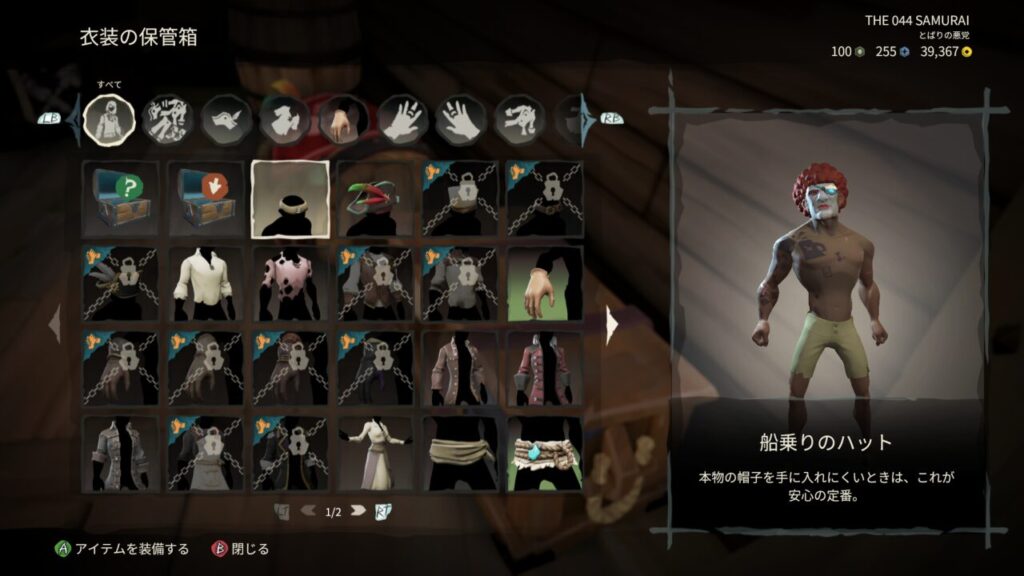Go to the next page using right arrow
This screenshot has width=1024, height=576.
point(613,324)
